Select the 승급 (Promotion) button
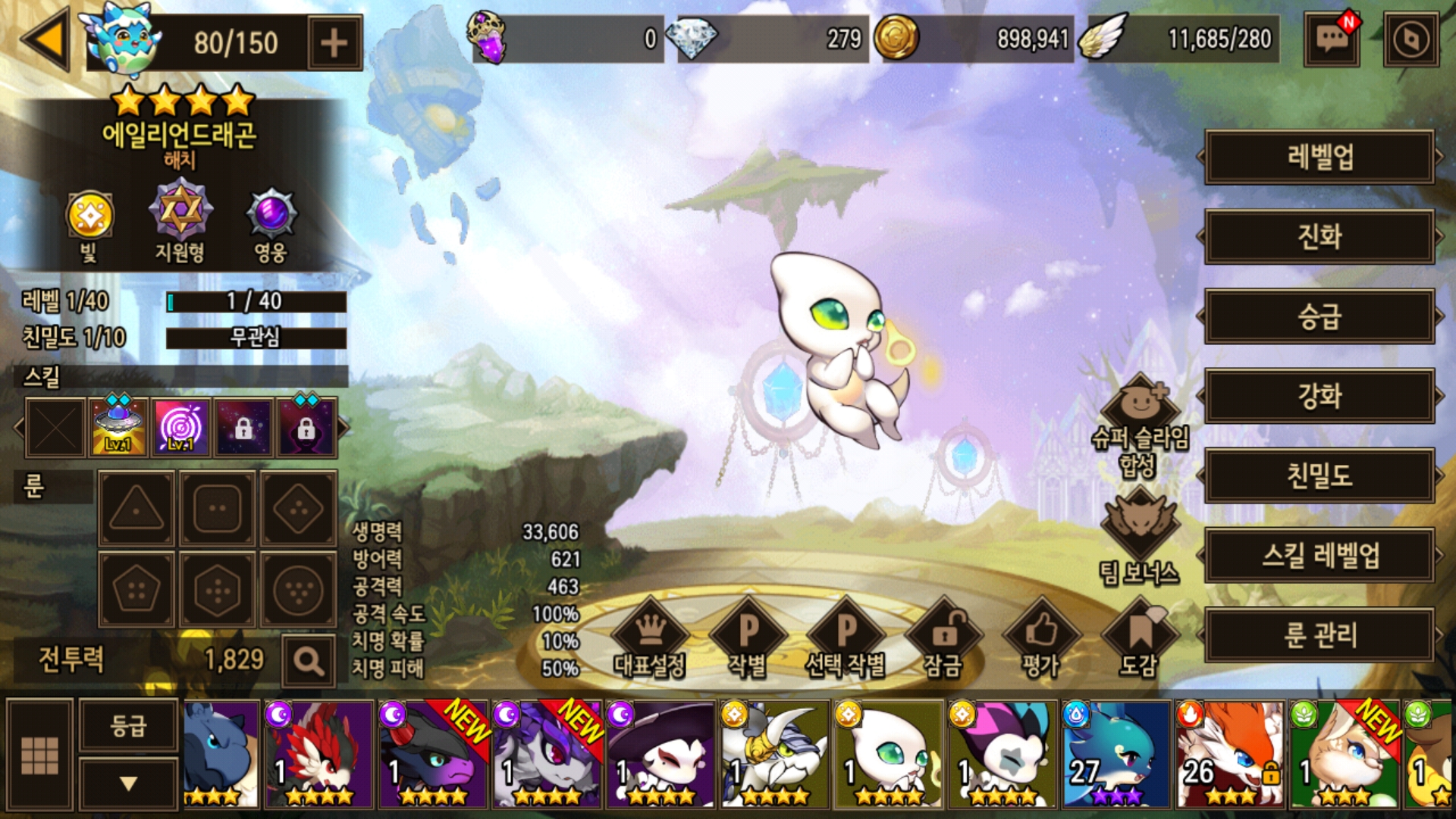This screenshot has width=1456, height=819. (1319, 316)
